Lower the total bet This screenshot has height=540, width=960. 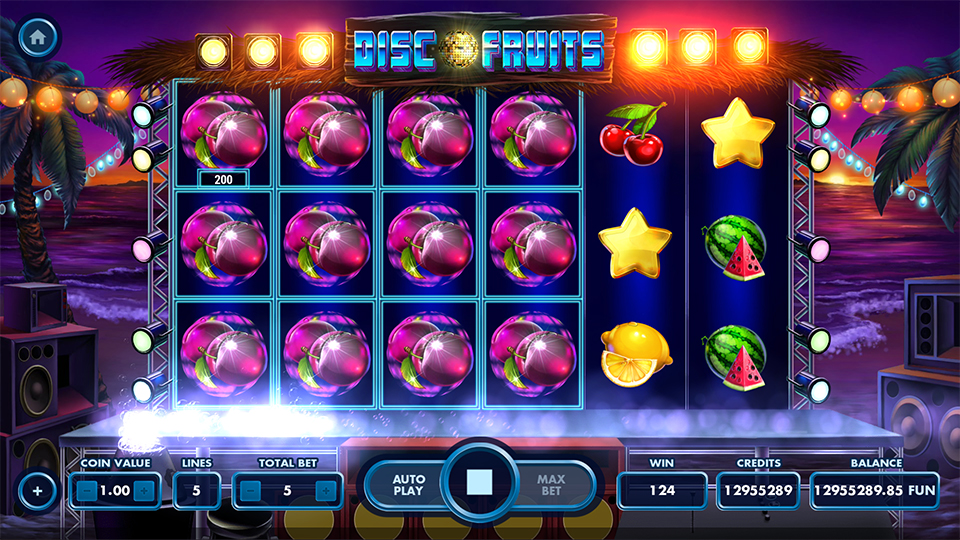pyautogui.click(x=250, y=491)
